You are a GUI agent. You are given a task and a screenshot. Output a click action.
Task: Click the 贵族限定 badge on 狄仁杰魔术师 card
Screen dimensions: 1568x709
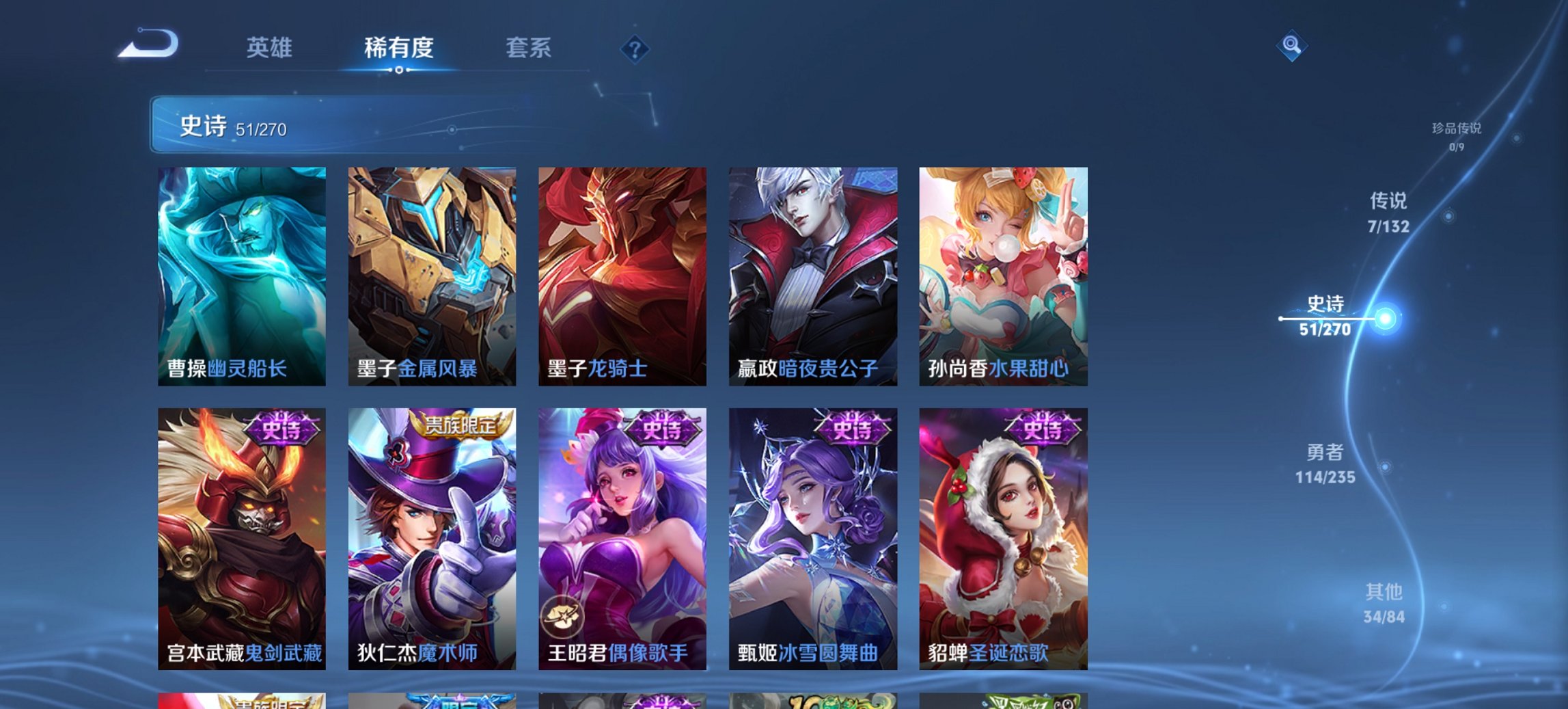pos(460,425)
